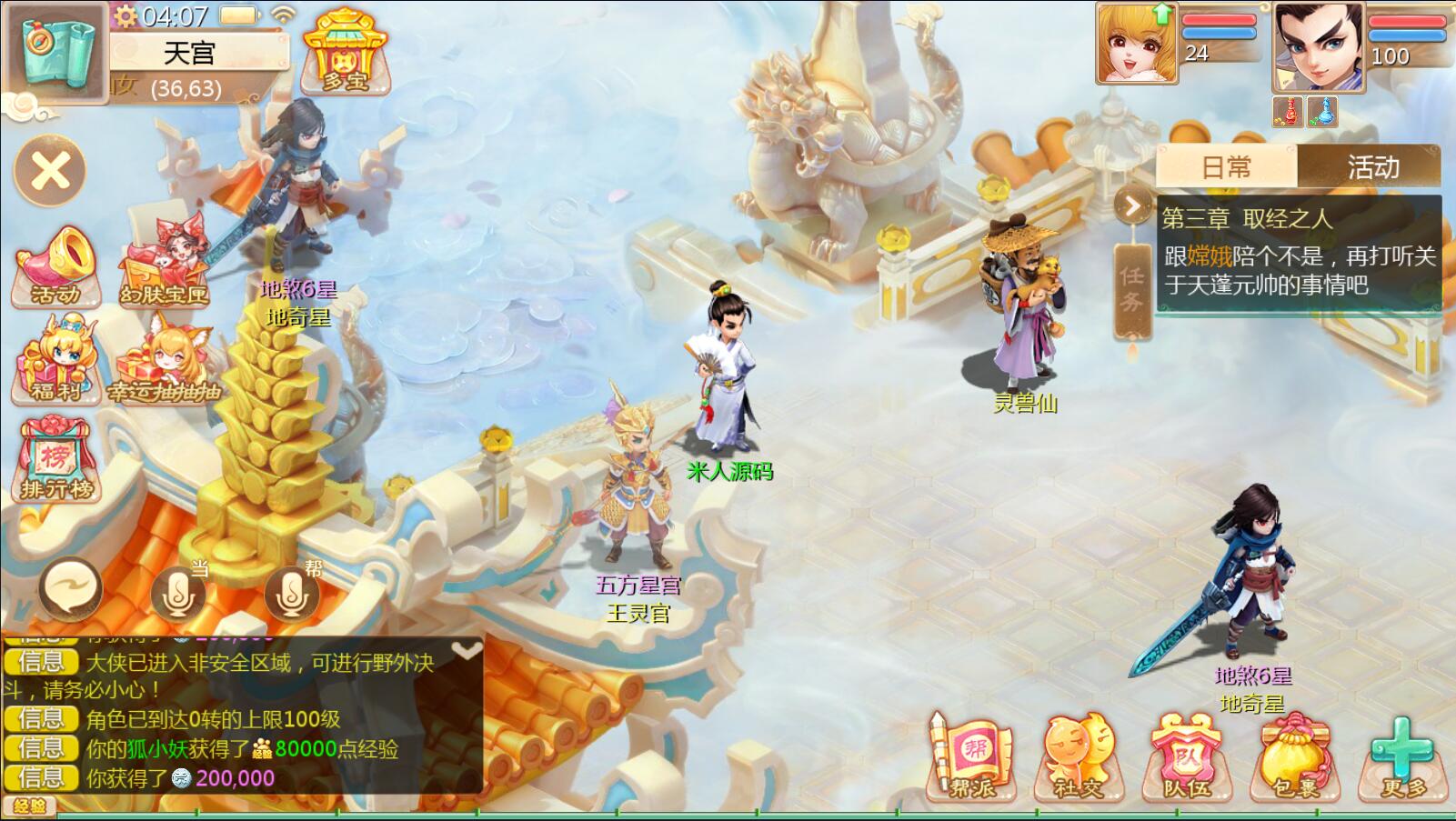Close the side menu with X button

(x=51, y=171)
